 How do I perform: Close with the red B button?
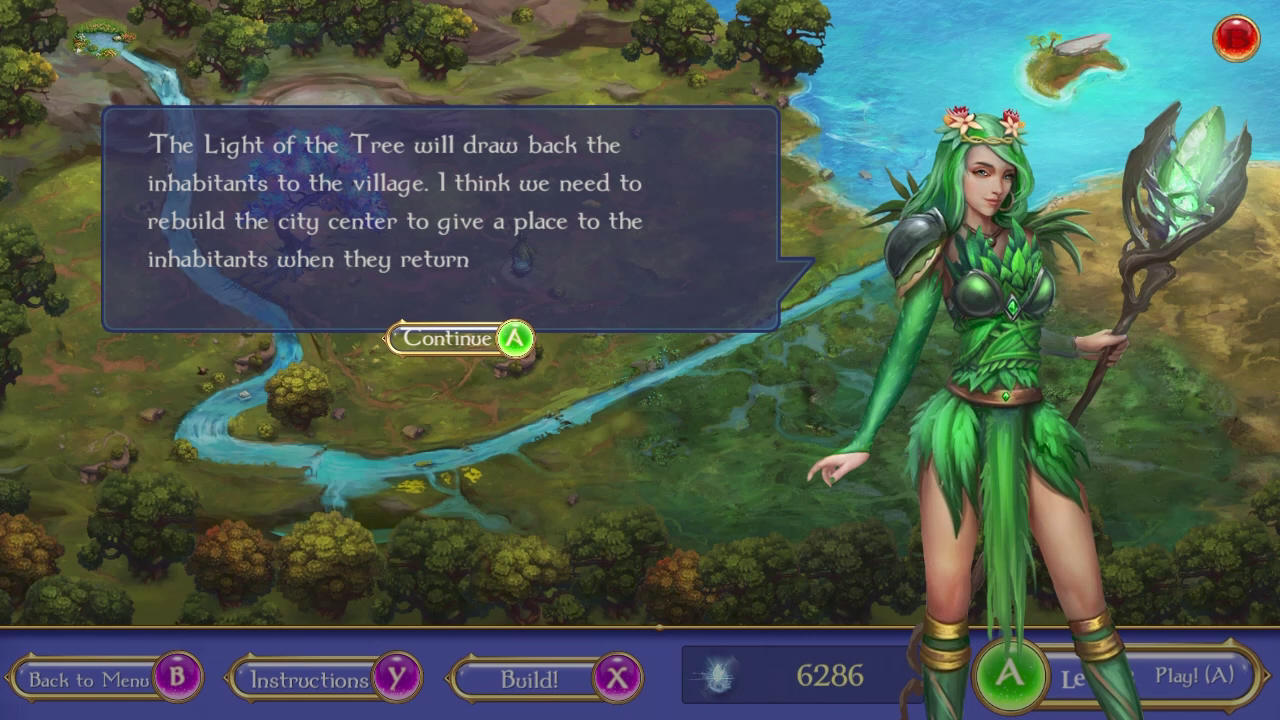1236,38
